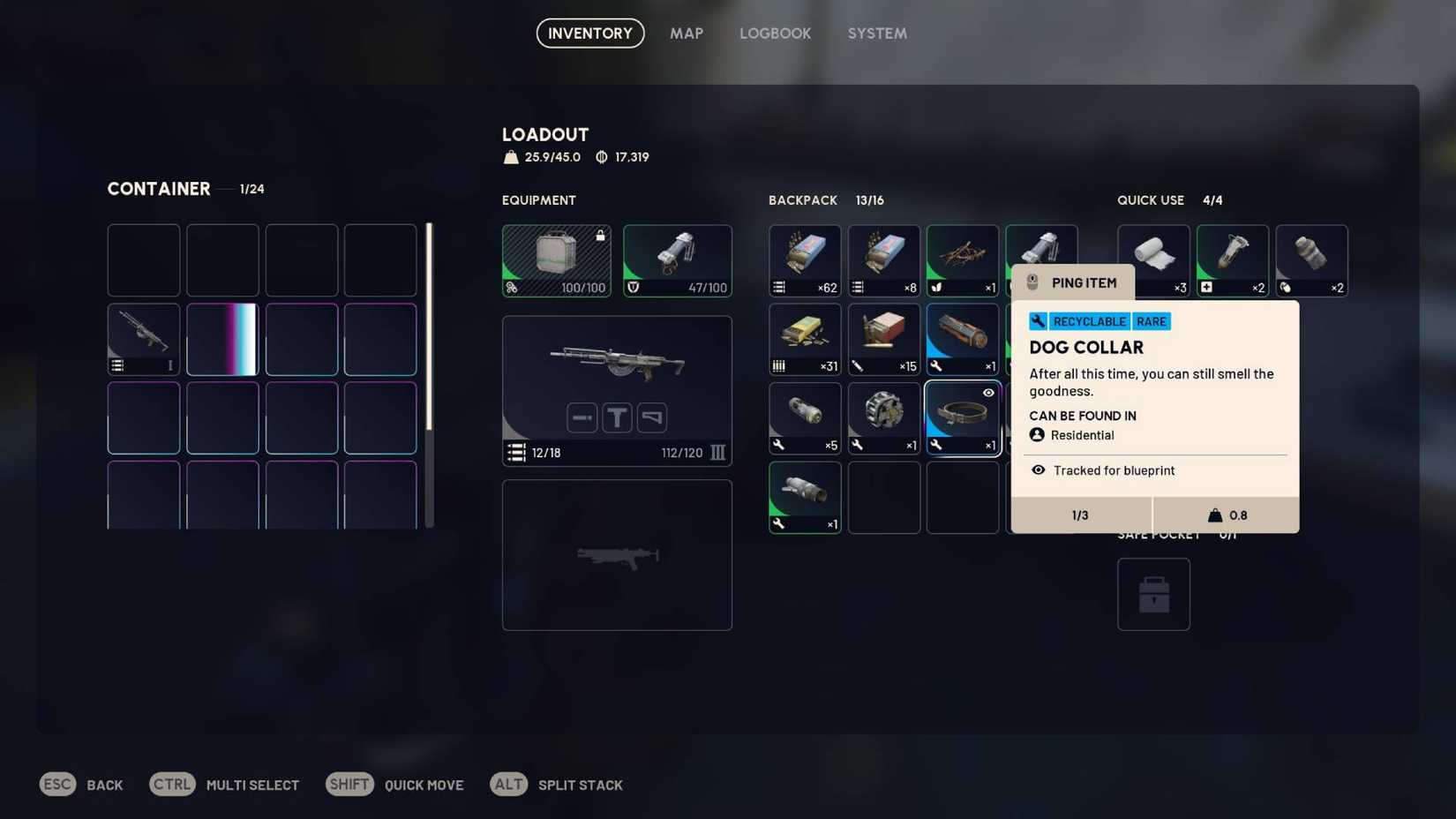Open the LOGBOOK tab
This screenshot has height=819, width=1456.
pos(775,33)
